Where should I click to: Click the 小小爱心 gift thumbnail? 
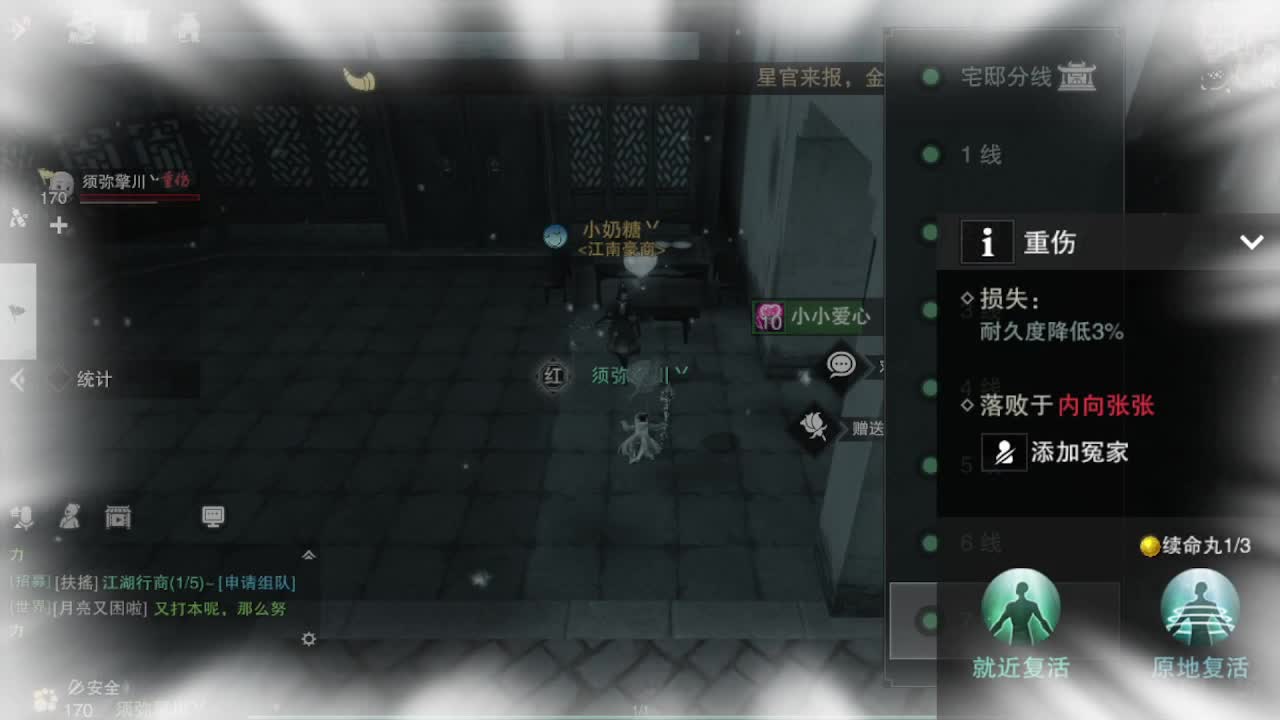click(x=768, y=317)
